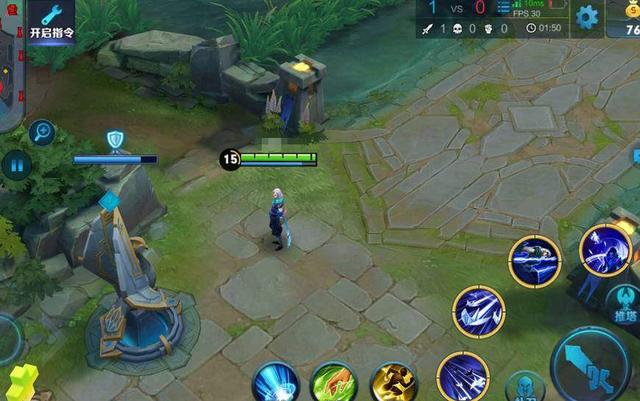Tap the 推塔 attack-tower button

pos(622,304)
